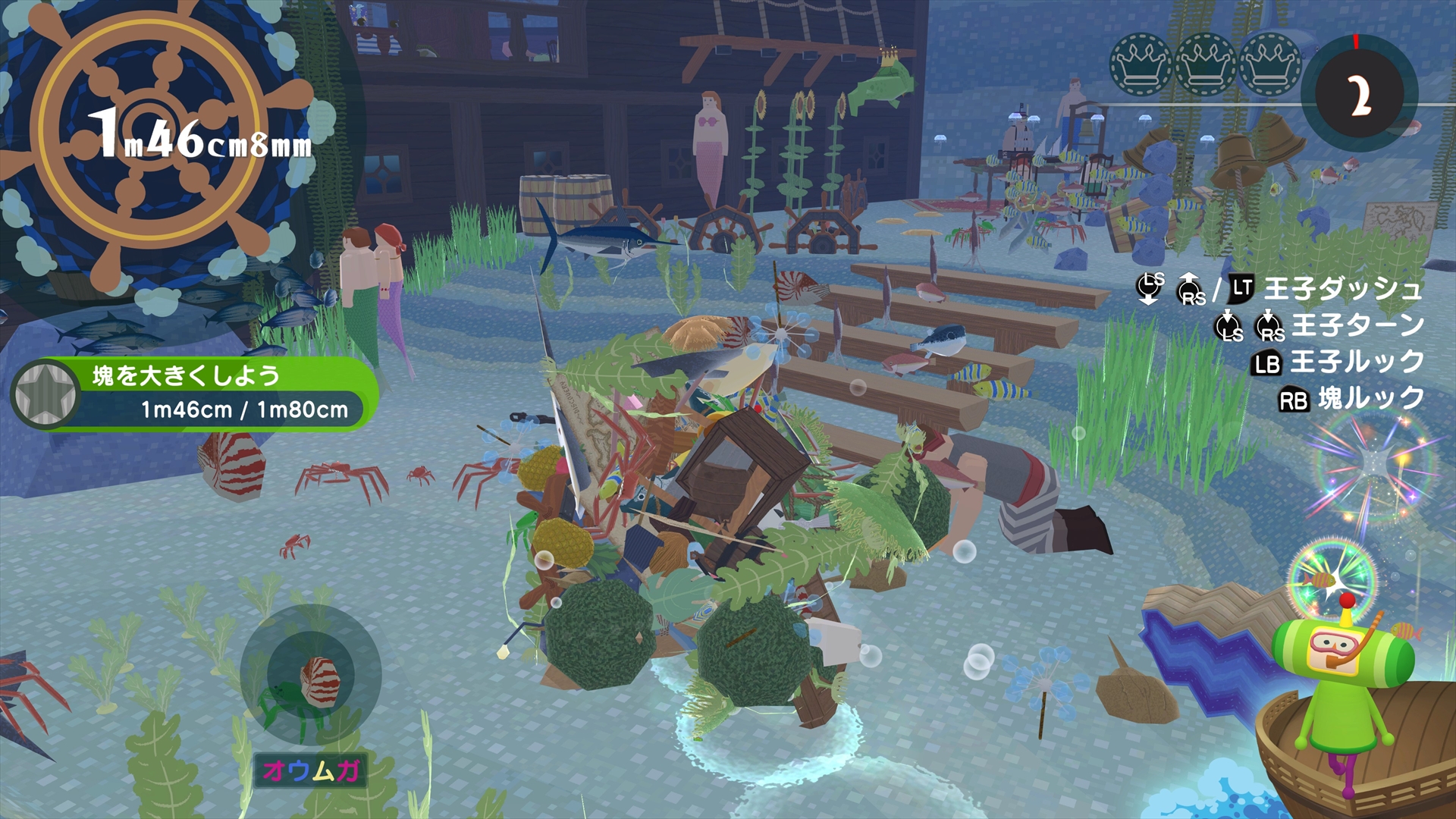1456x819 pixels.
Task: Click the オウムガイ item name label
Action: click(310, 770)
